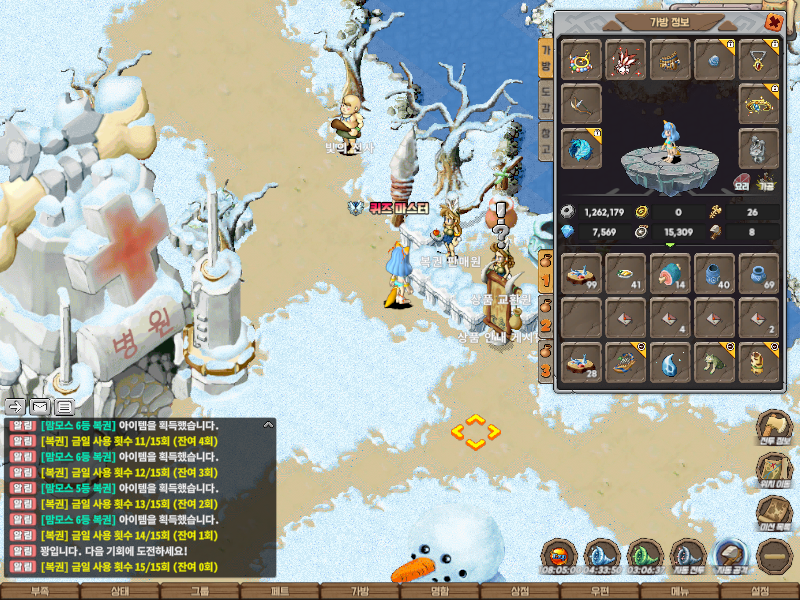Select the green frog item slot

(714, 363)
